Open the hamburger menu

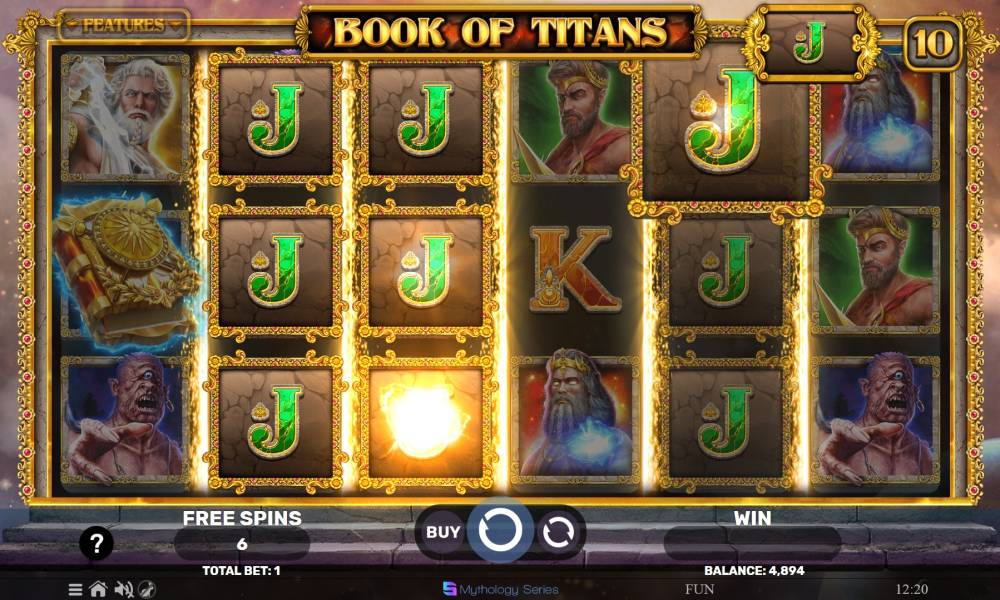click(76, 589)
